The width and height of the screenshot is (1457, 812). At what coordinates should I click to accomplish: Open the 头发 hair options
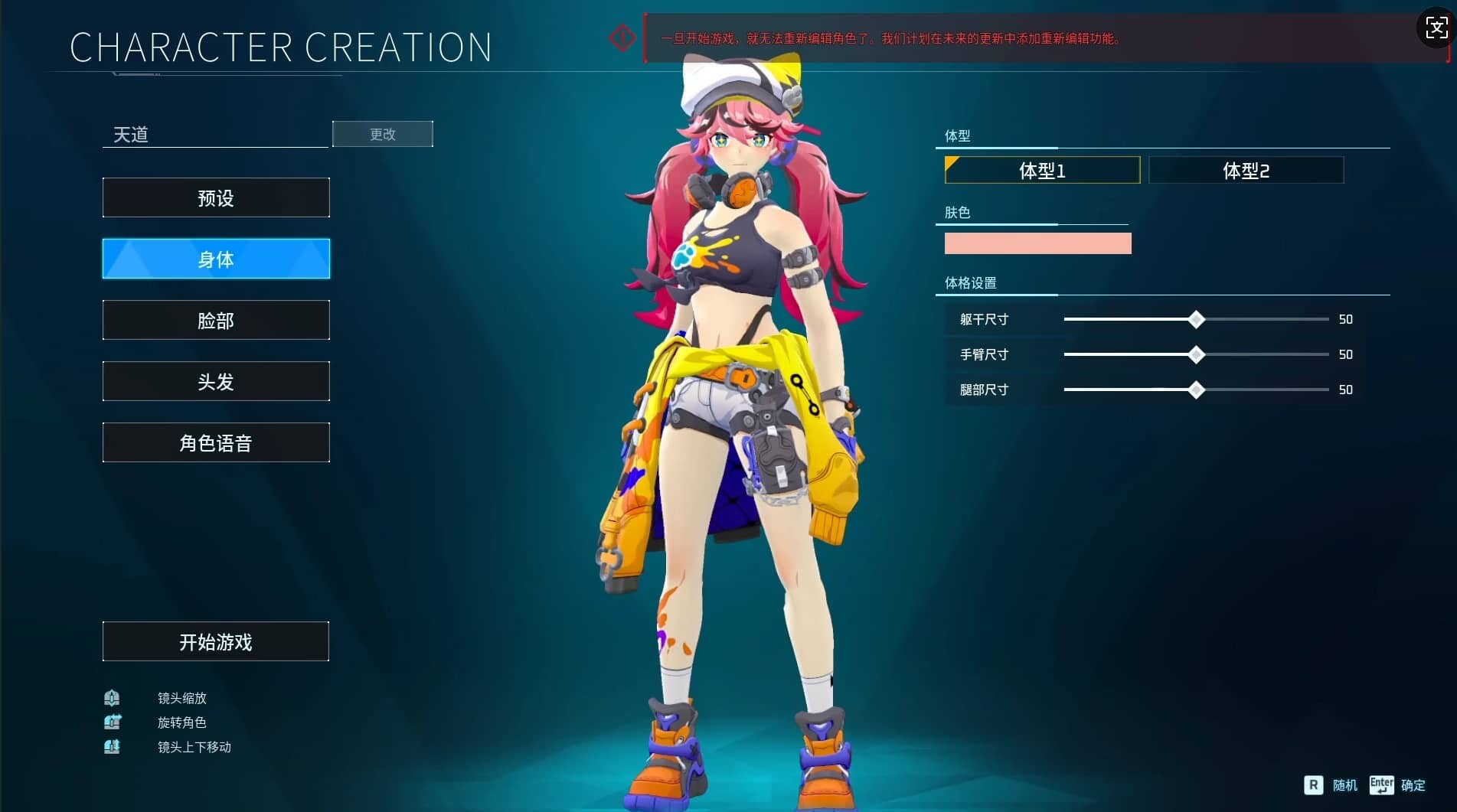coord(216,382)
